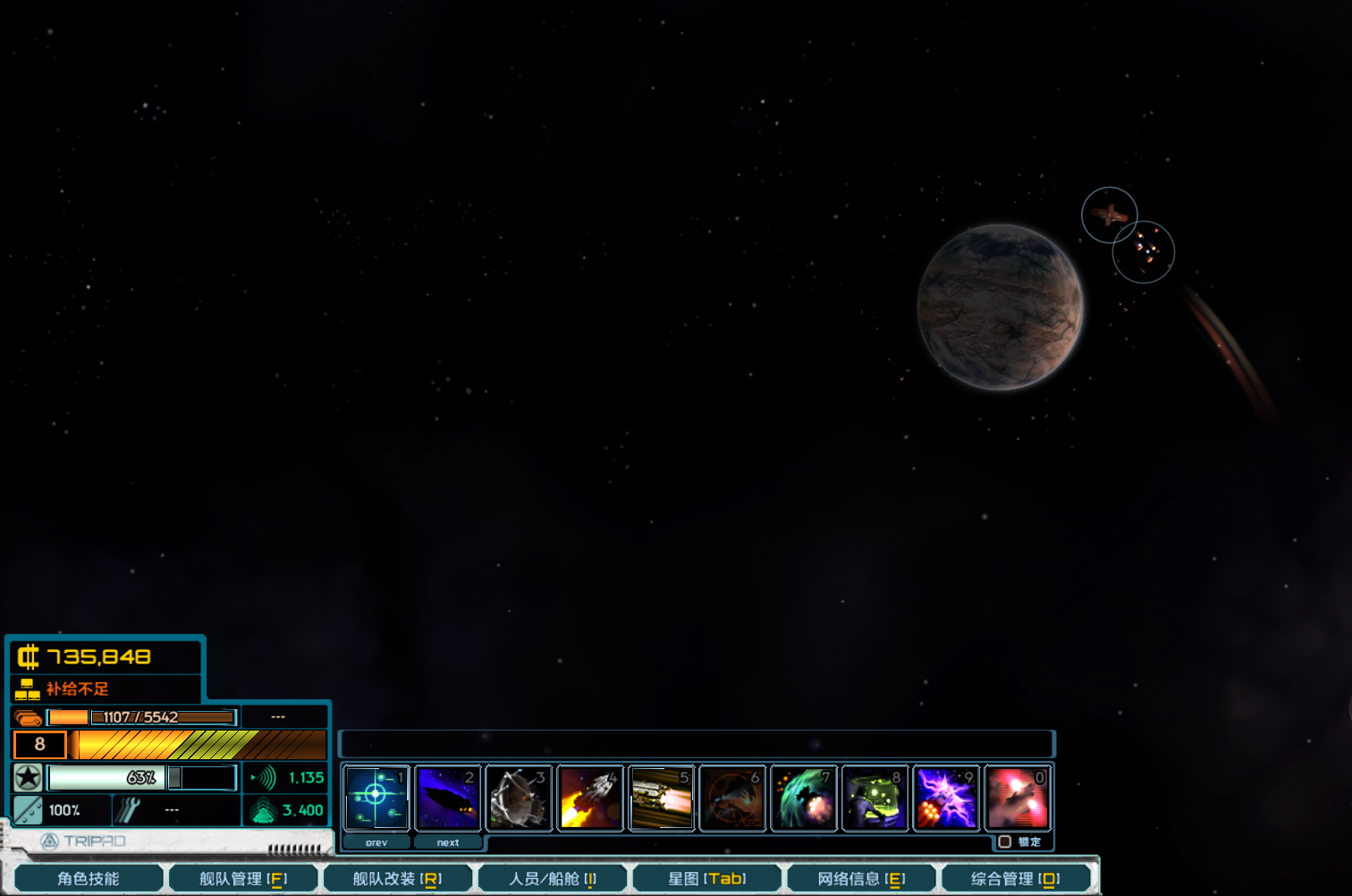
Task: Click the supplies icon beside the 1107/5542 bar
Action: click(26, 716)
